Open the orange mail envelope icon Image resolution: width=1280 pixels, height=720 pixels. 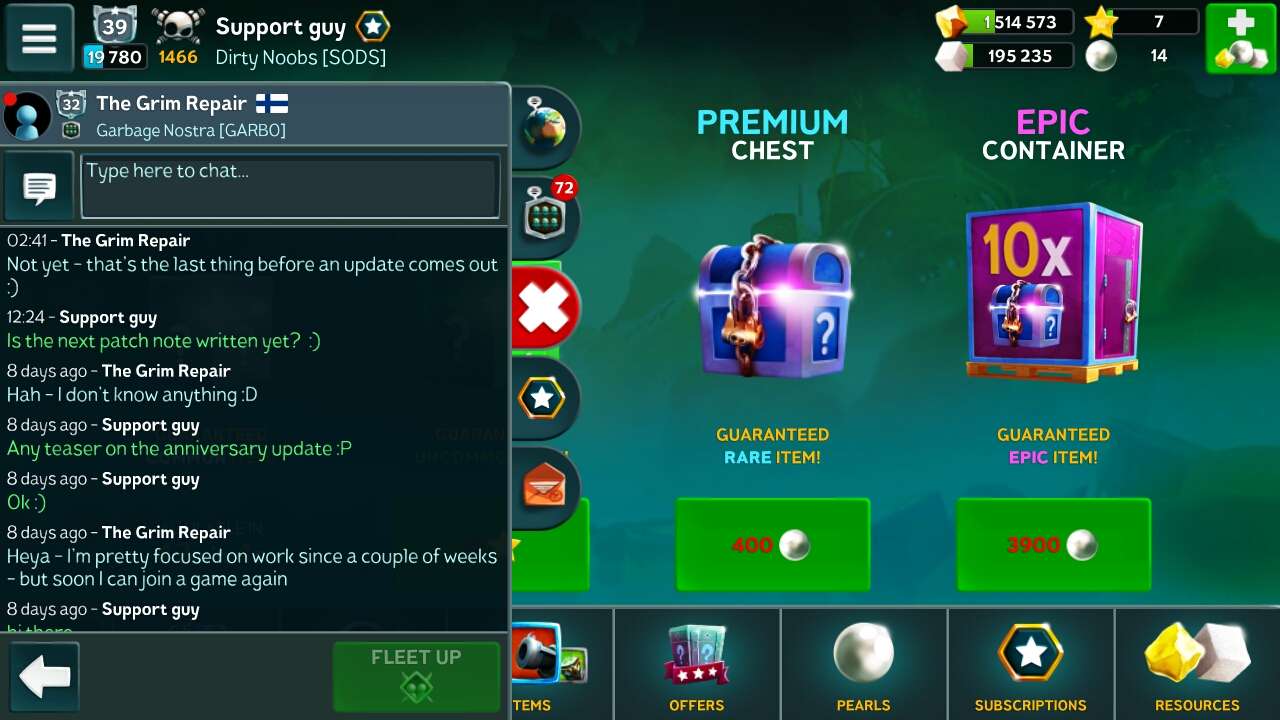[x=544, y=487]
